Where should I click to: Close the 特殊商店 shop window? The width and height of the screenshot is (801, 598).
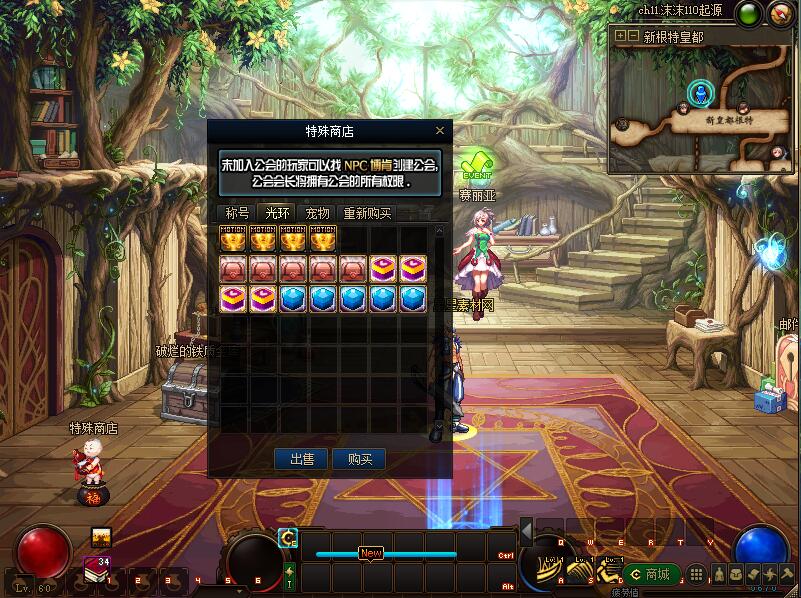pos(440,131)
